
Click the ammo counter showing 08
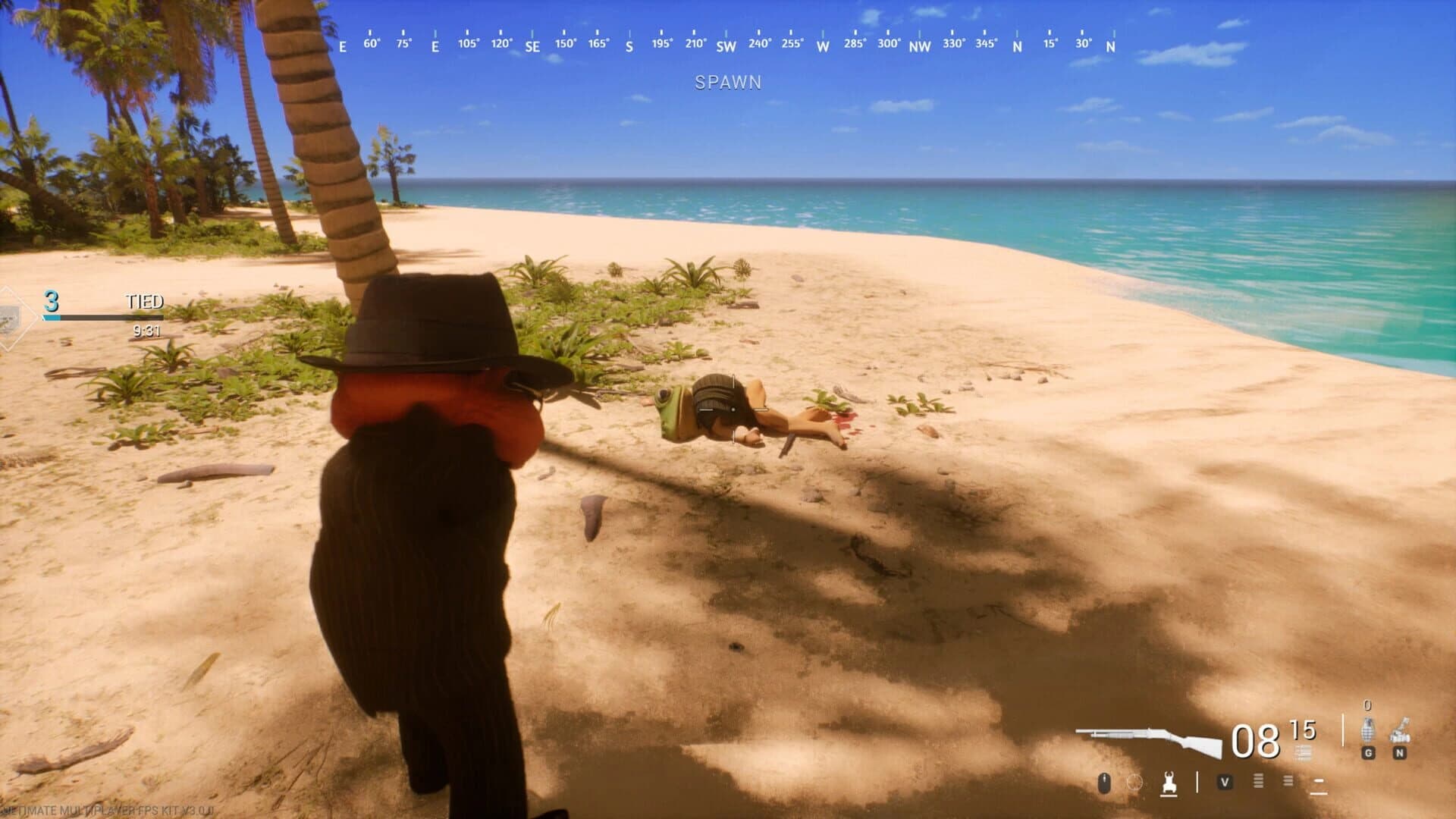pos(1257,740)
